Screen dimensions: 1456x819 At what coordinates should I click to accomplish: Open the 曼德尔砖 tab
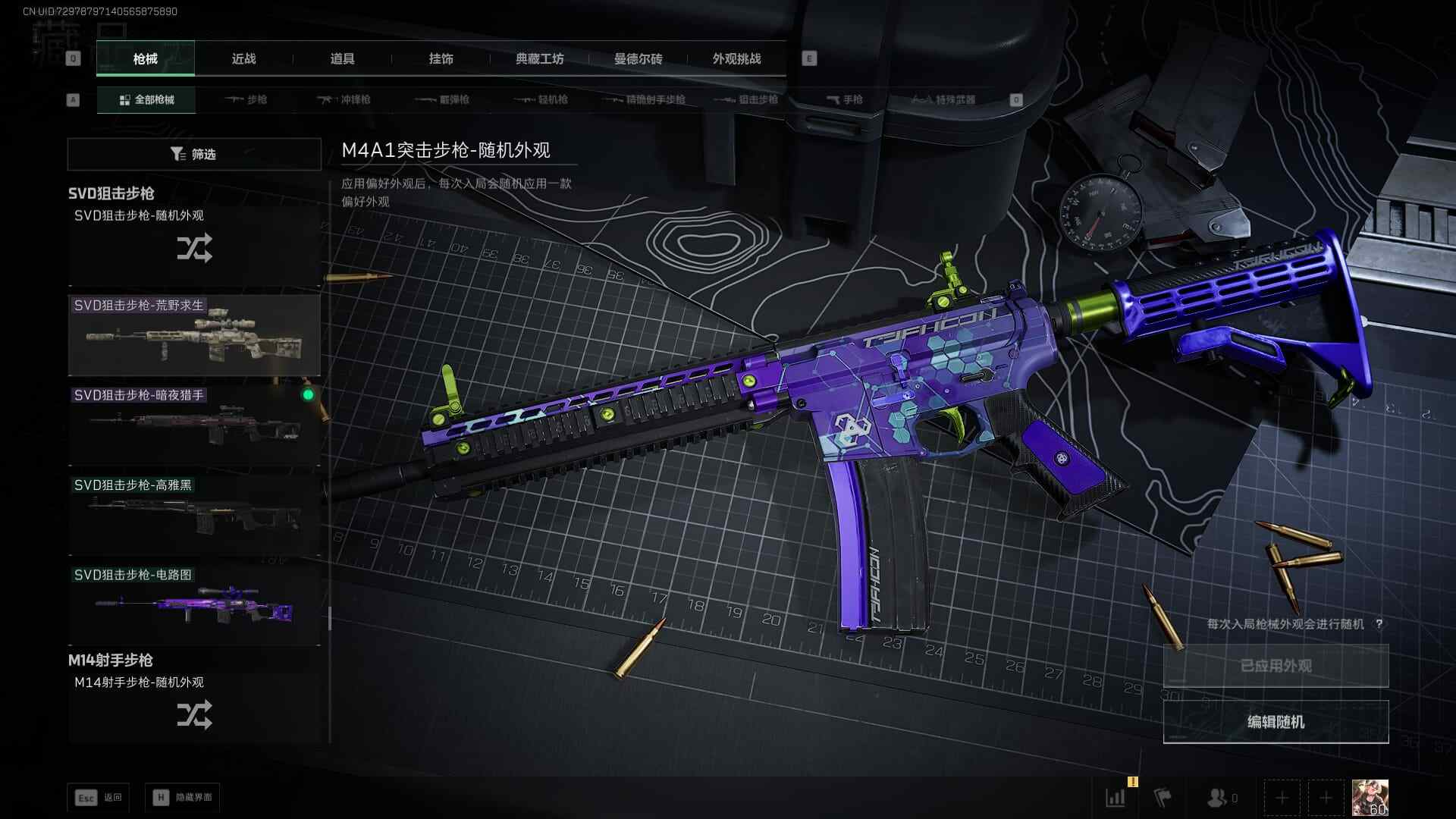638,58
